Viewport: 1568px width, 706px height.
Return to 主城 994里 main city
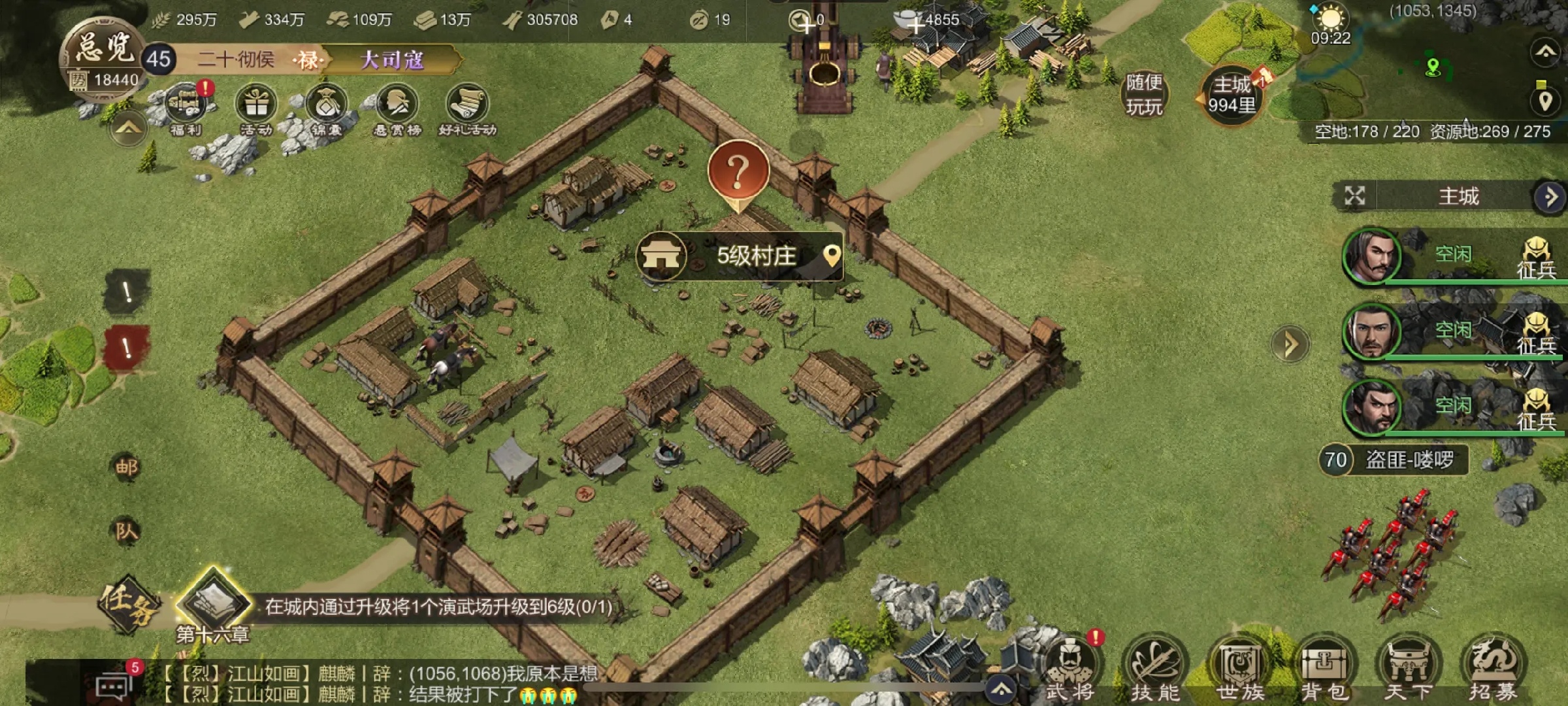click(1232, 95)
